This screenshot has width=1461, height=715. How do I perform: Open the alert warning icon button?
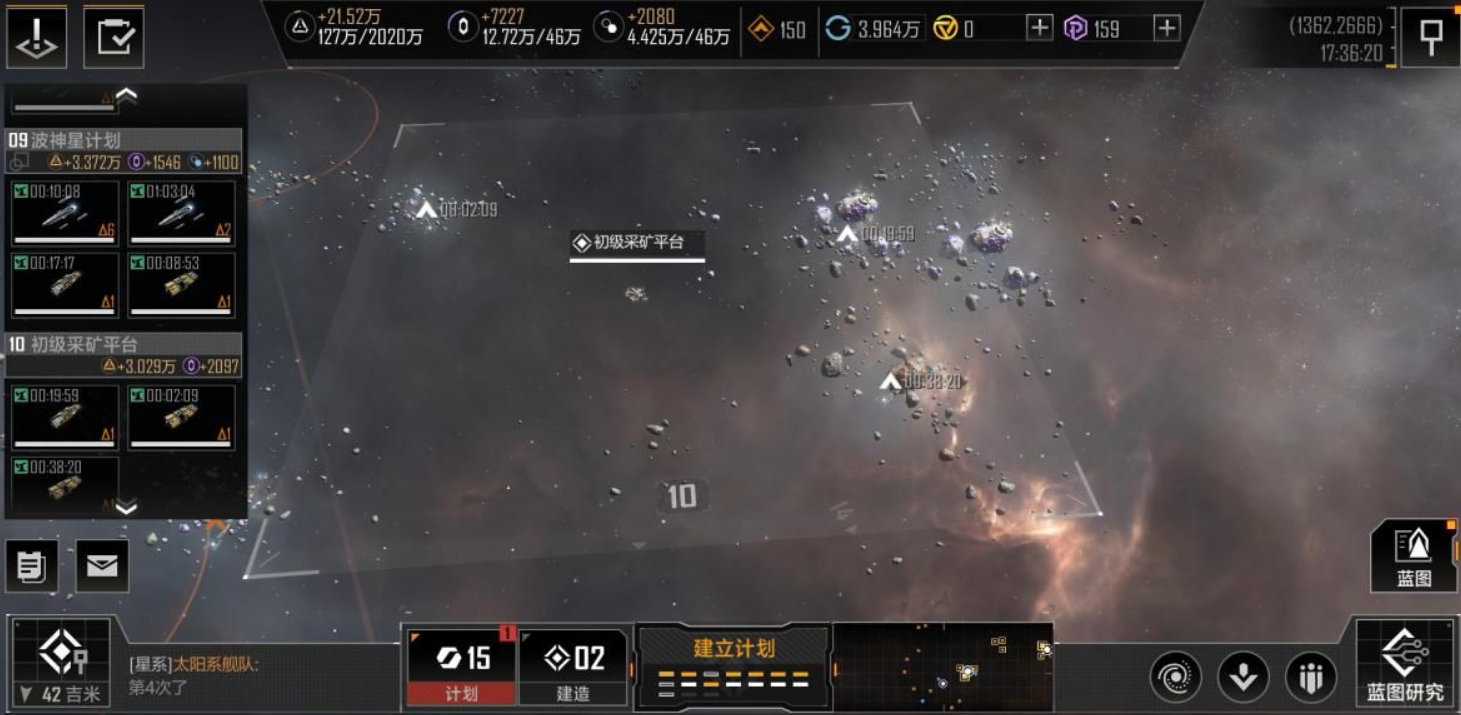pos(37,38)
